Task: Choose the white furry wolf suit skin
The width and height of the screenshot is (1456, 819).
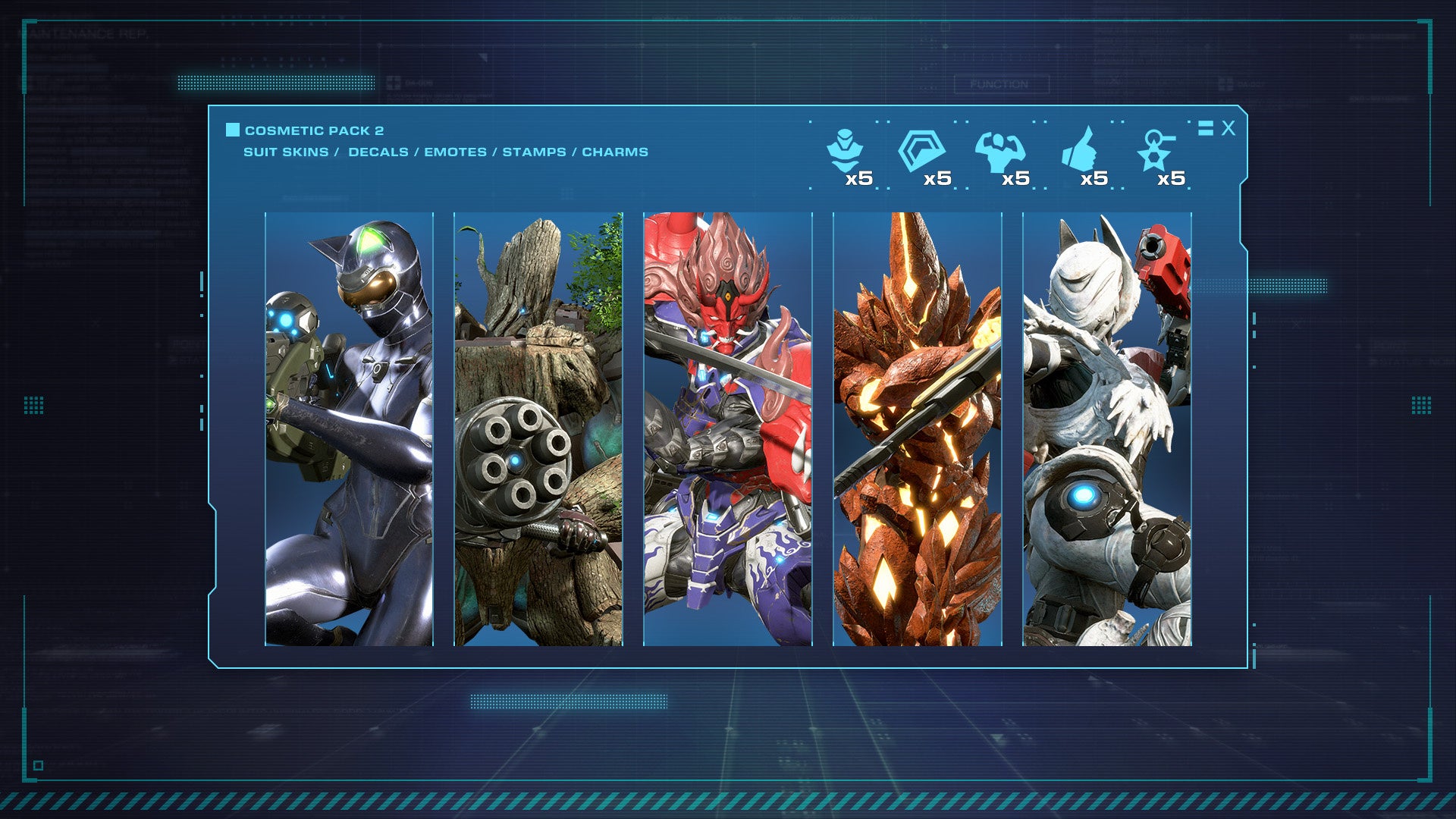Action: (x=1107, y=429)
